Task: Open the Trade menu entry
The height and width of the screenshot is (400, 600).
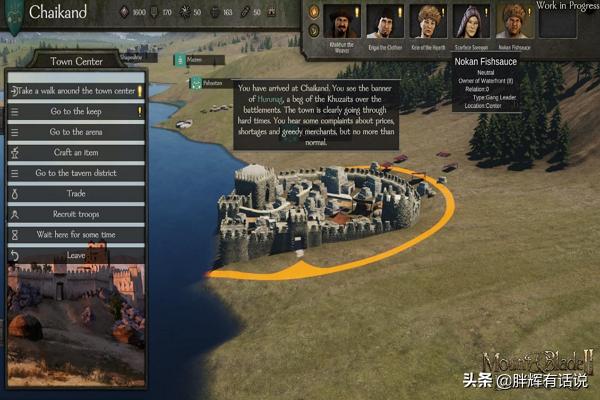Action: [76, 194]
